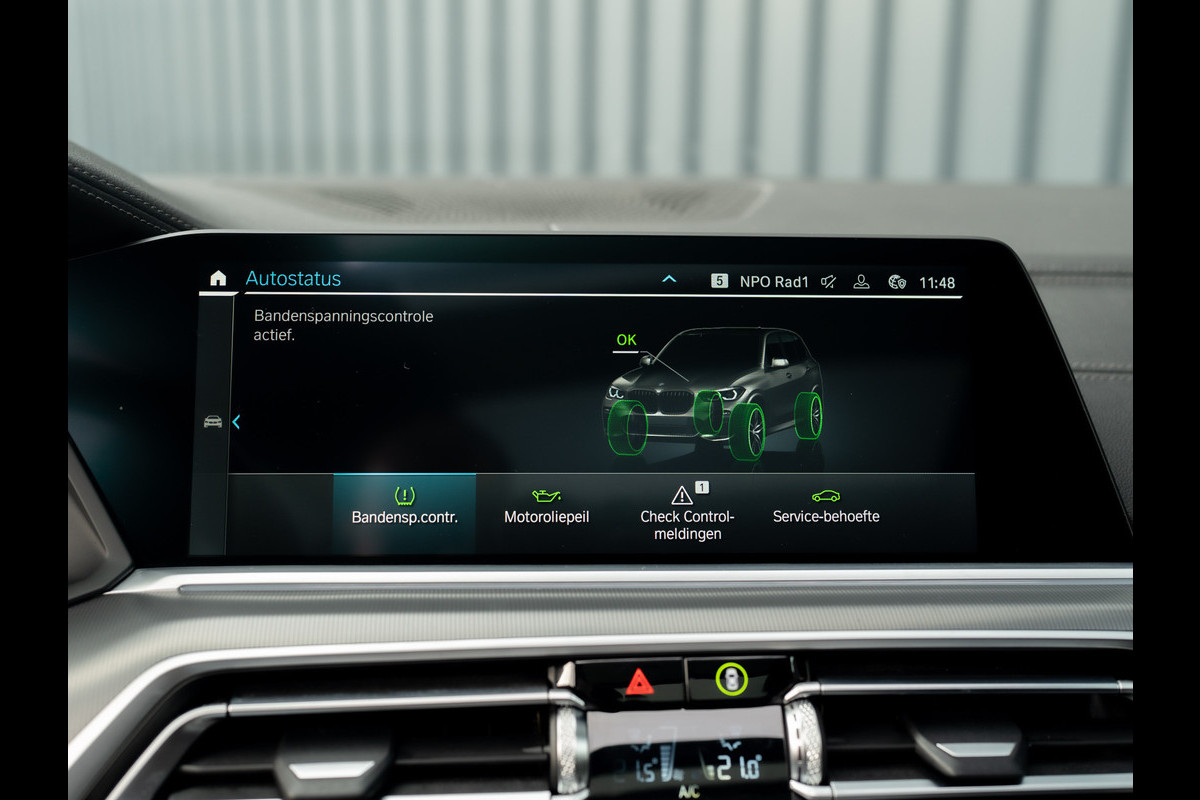Go to the home screen icon
The image size is (1200, 800).
tap(218, 279)
